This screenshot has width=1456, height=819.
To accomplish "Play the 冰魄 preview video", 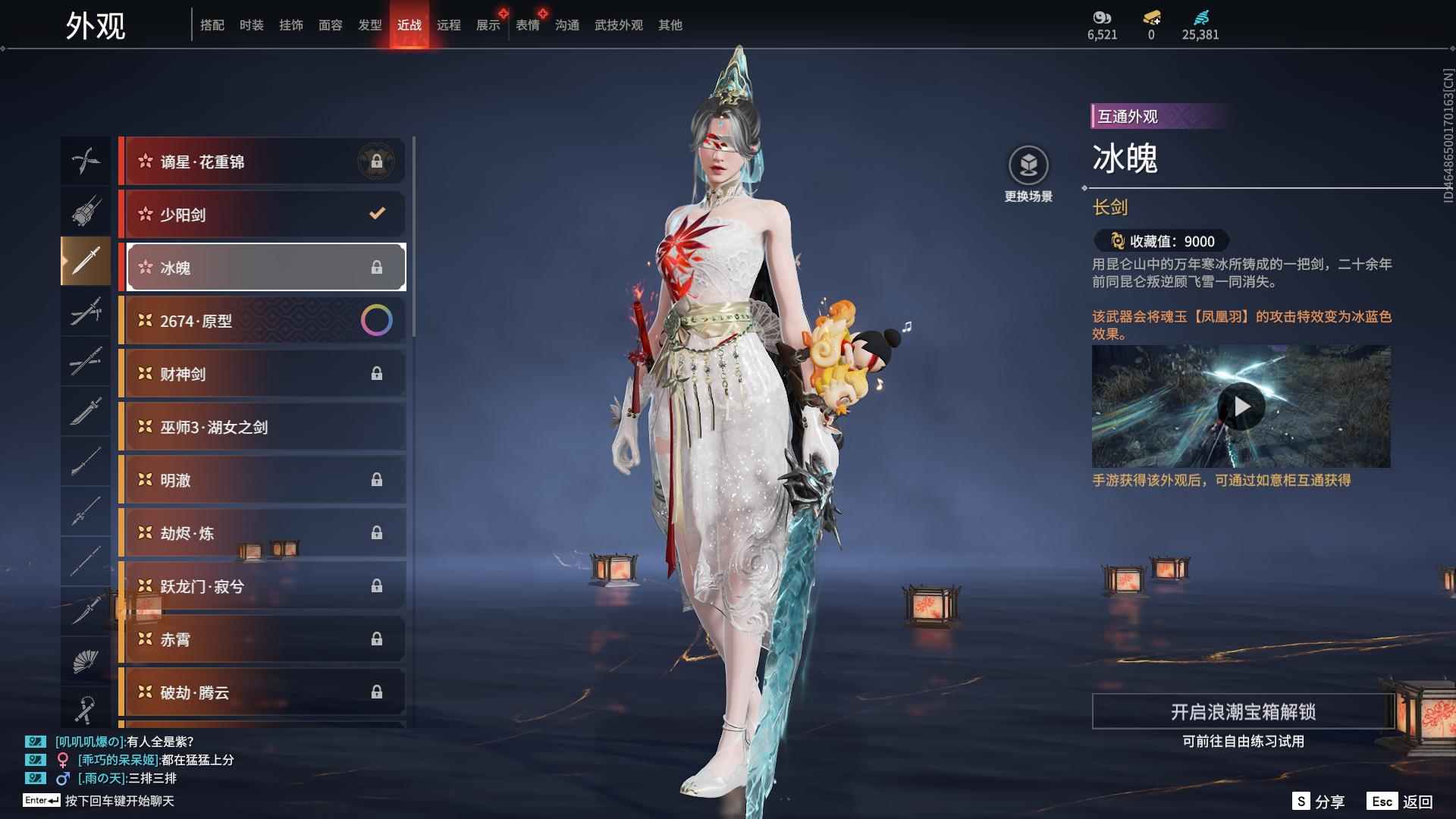I will click(x=1241, y=407).
